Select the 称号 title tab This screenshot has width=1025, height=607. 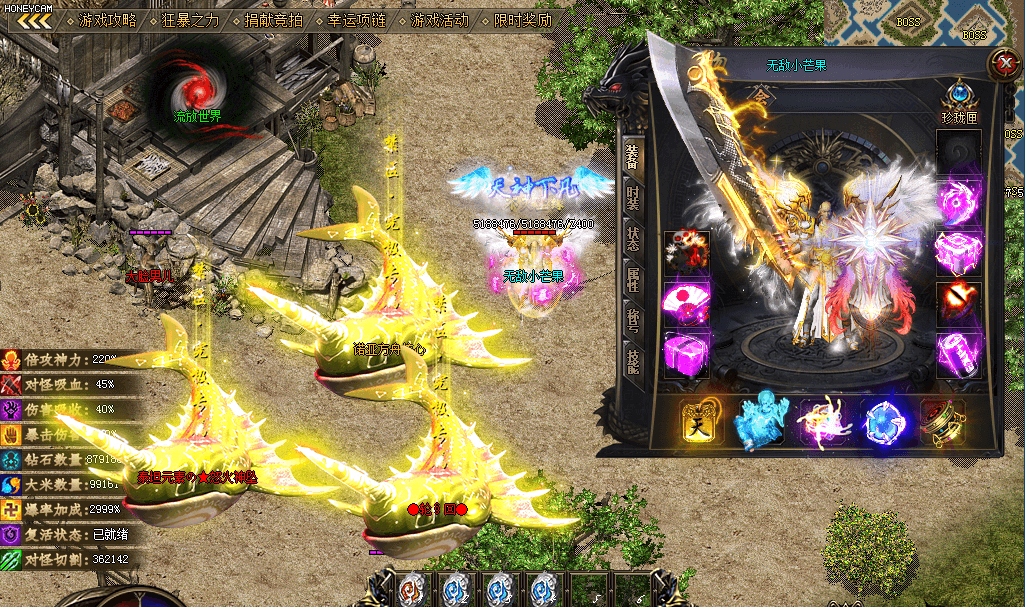pos(632,322)
